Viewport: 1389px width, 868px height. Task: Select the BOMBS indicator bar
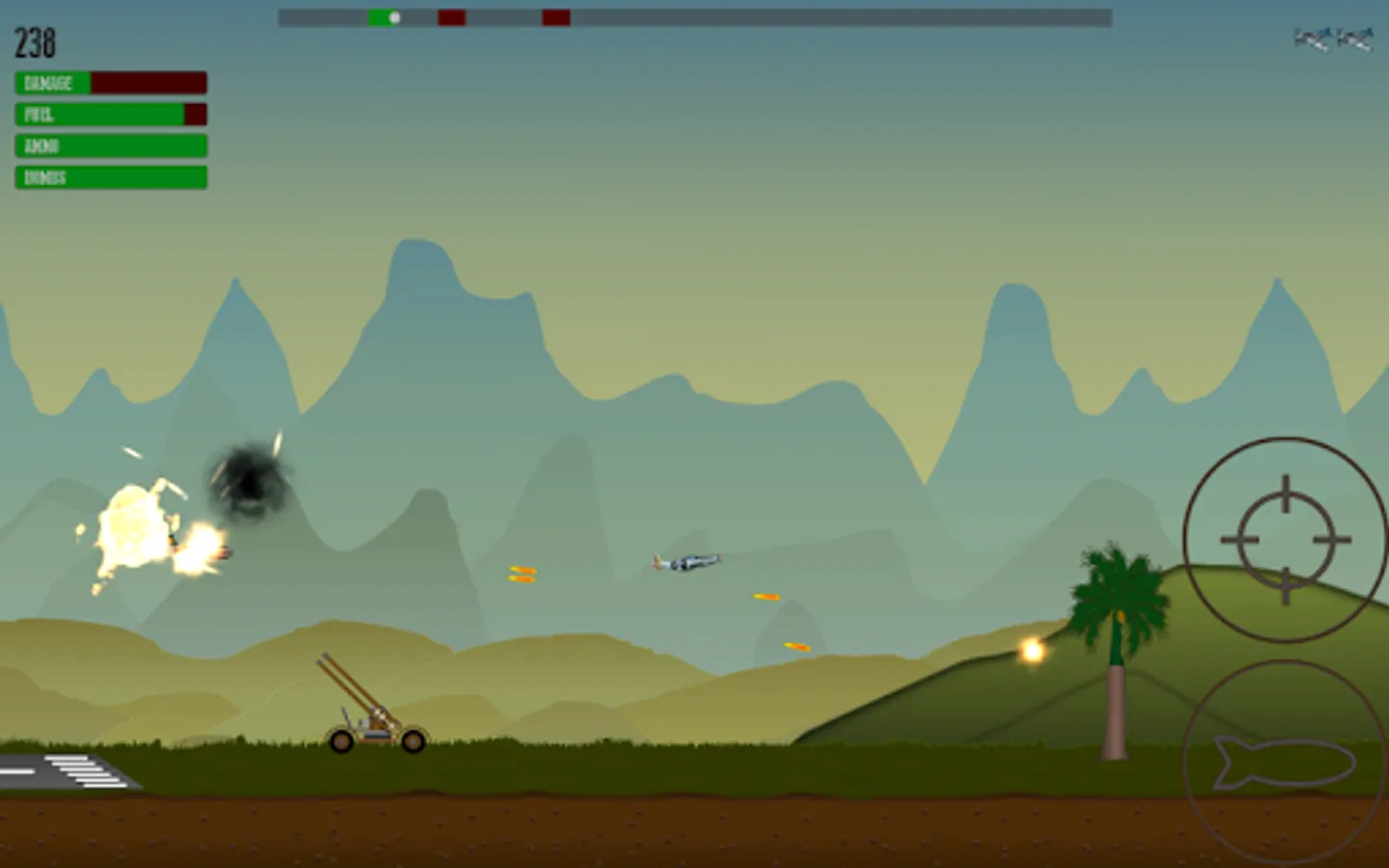pos(109,177)
